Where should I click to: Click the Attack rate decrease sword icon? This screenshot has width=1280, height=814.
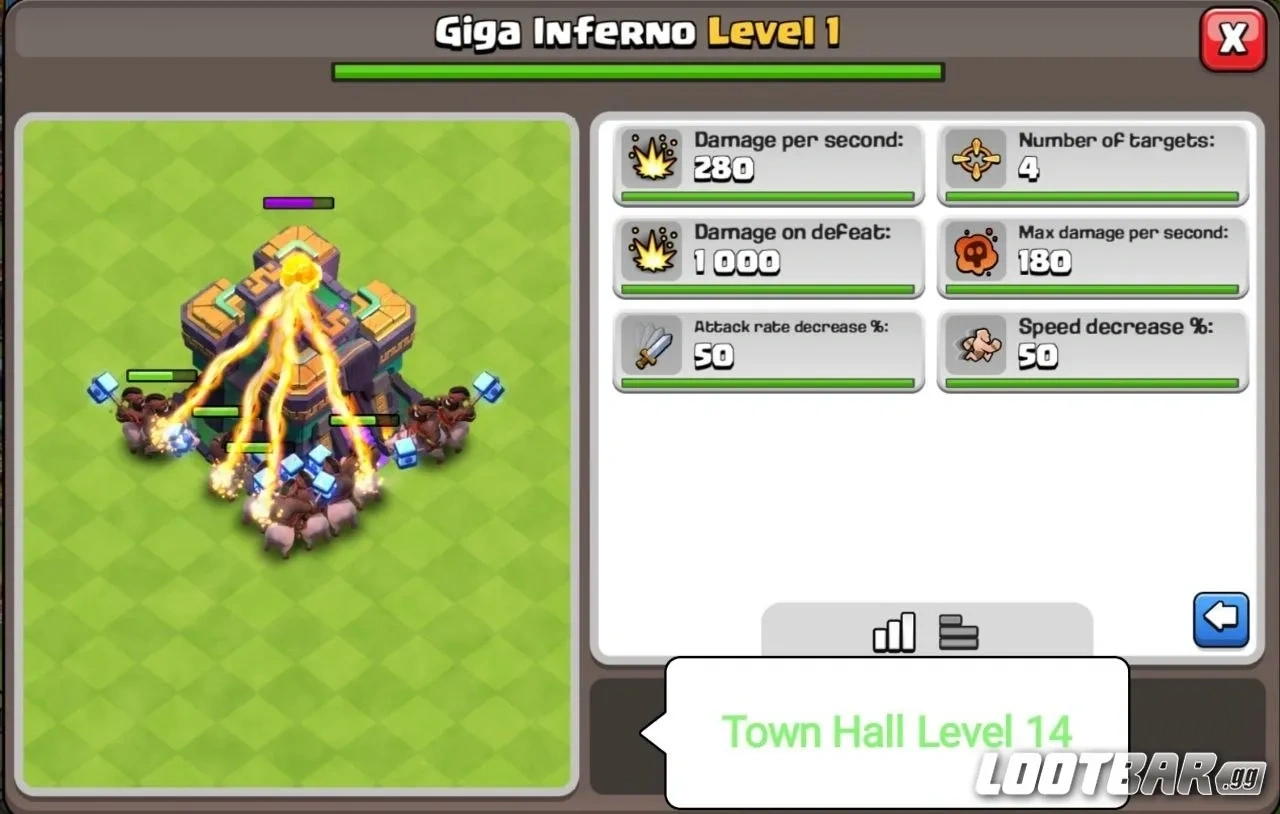click(651, 344)
